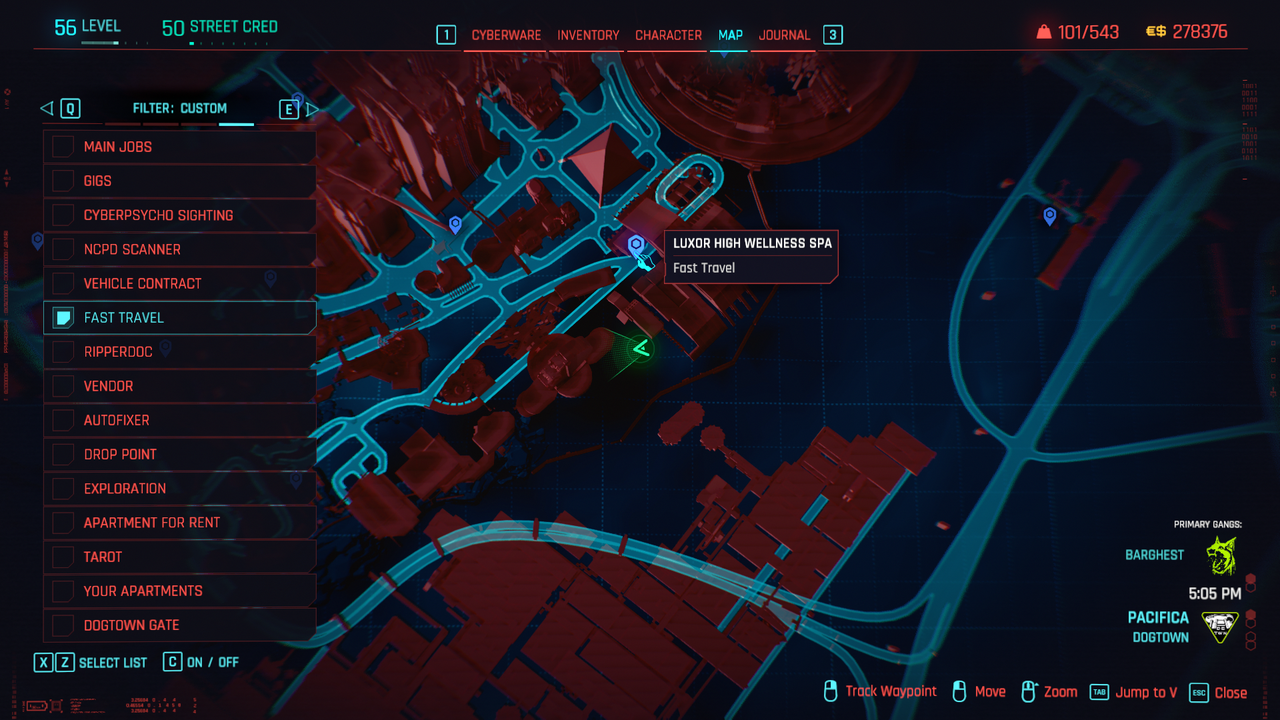Enable the Tarot filter

[x=63, y=557]
